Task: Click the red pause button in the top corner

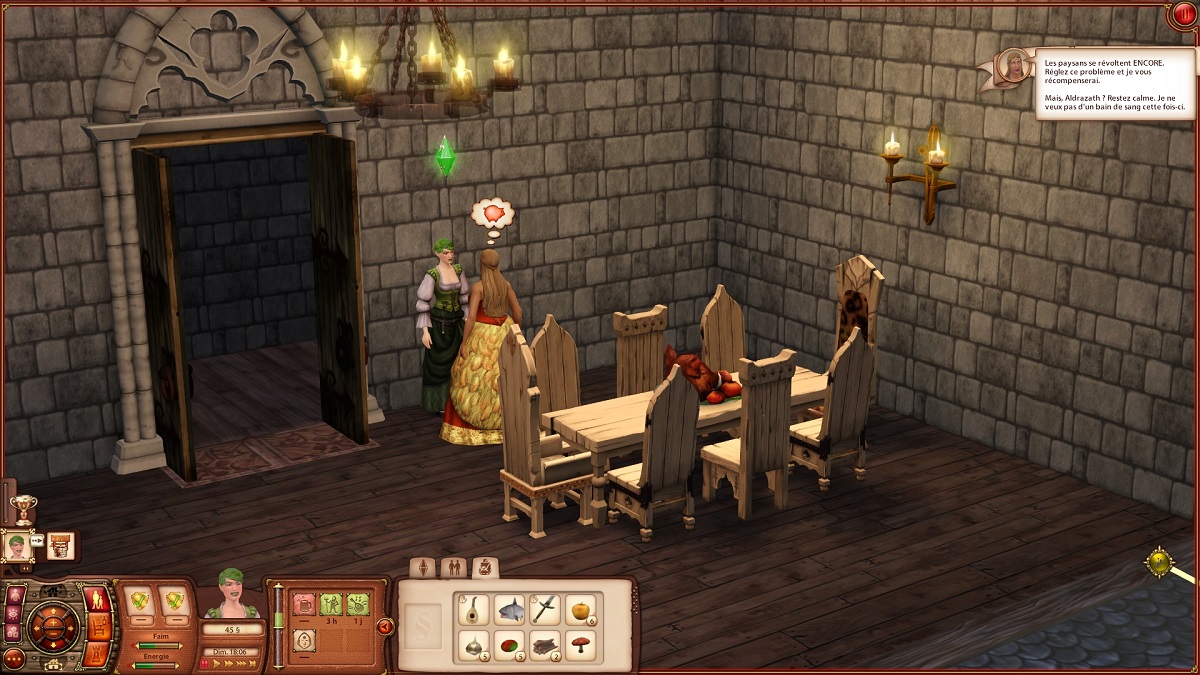Action: tap(1184, 15)
